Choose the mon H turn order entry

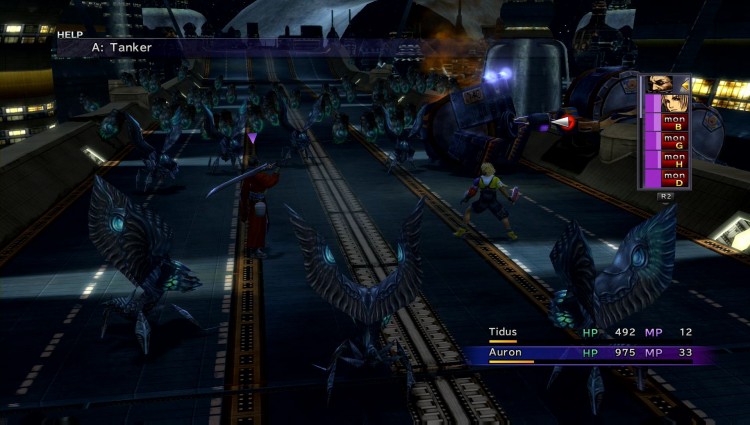[673, 162]
